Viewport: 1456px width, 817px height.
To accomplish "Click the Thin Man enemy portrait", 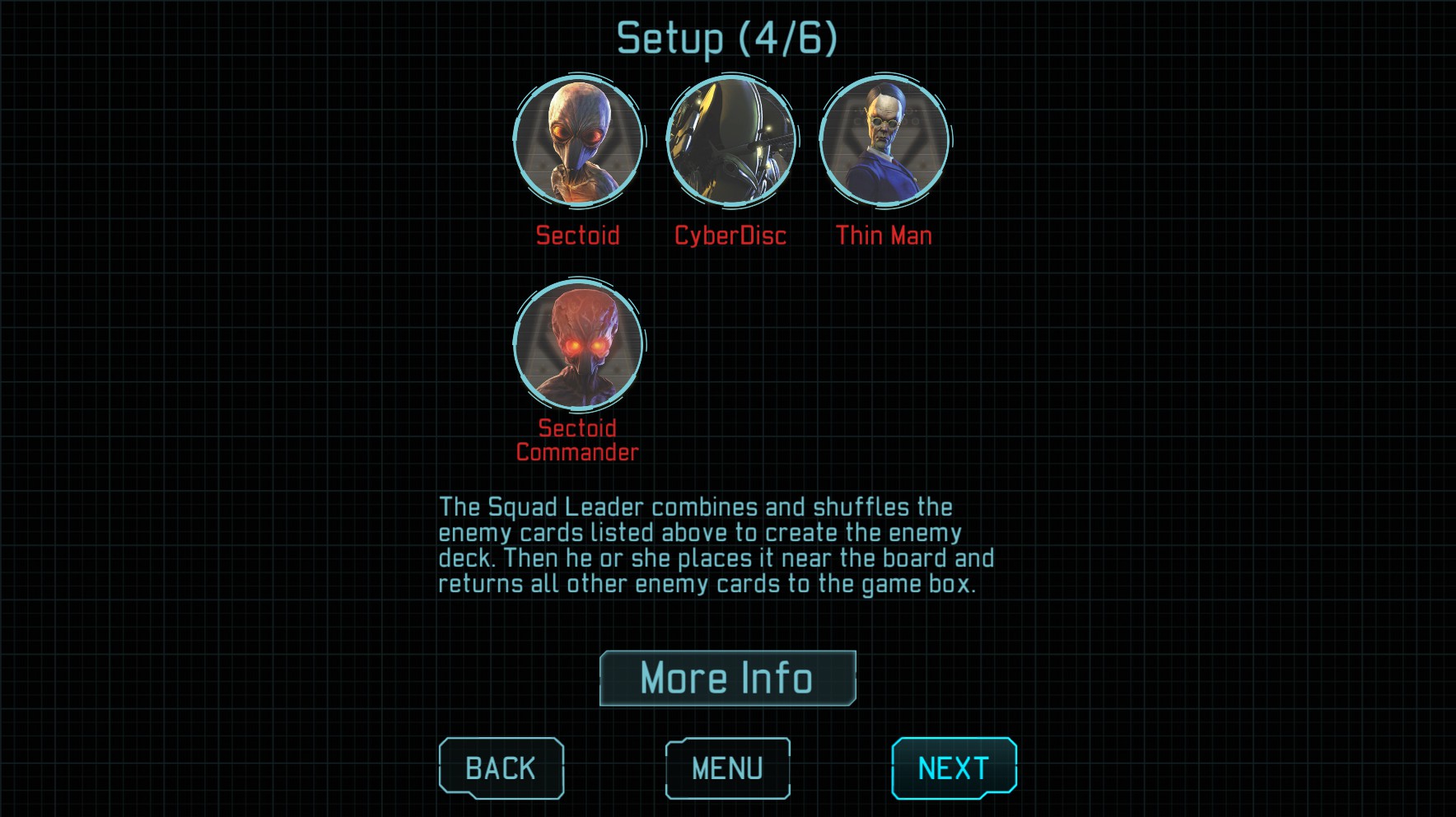I will 884,141.
